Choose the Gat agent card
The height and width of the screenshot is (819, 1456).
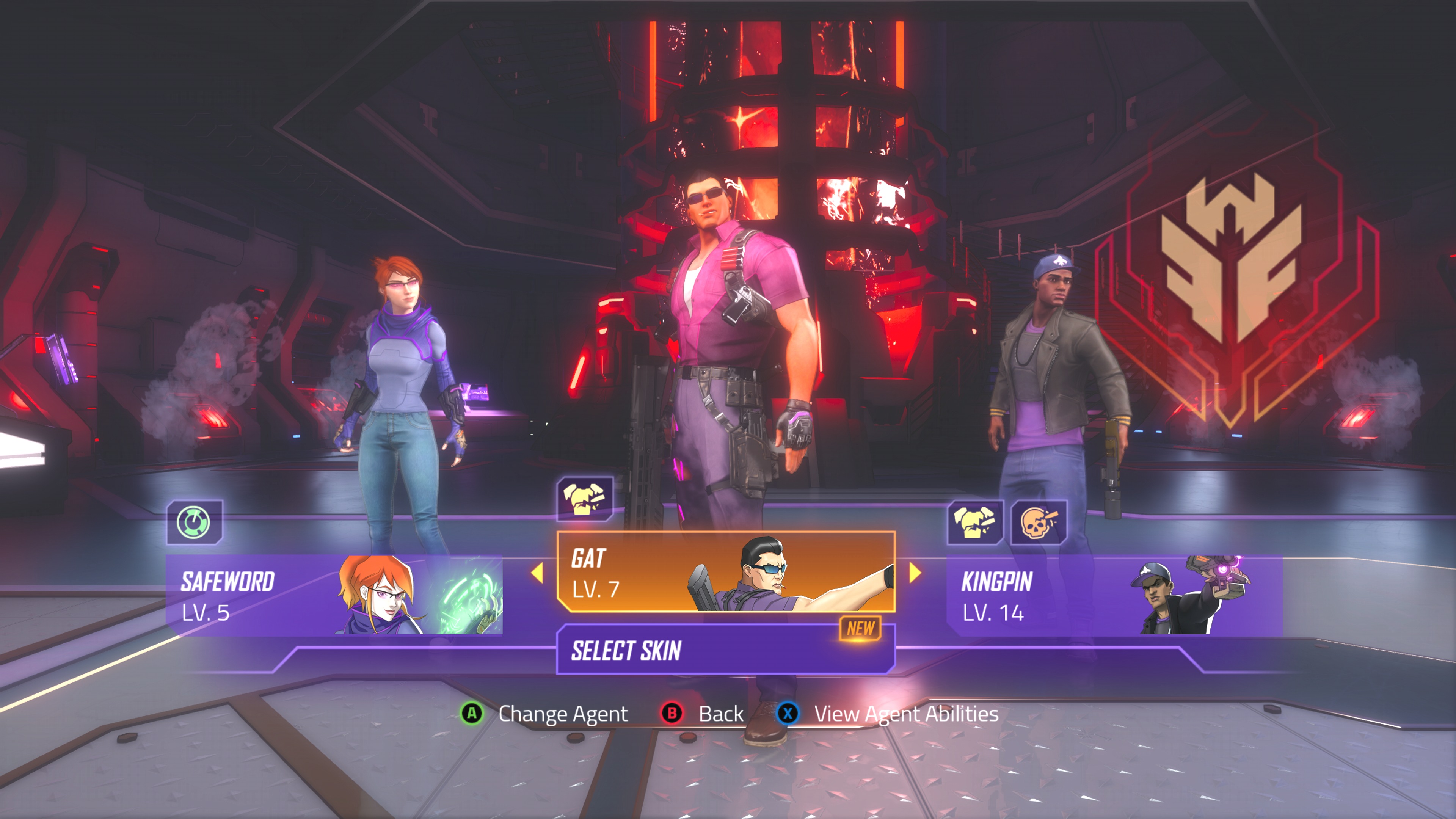point(726,571)
